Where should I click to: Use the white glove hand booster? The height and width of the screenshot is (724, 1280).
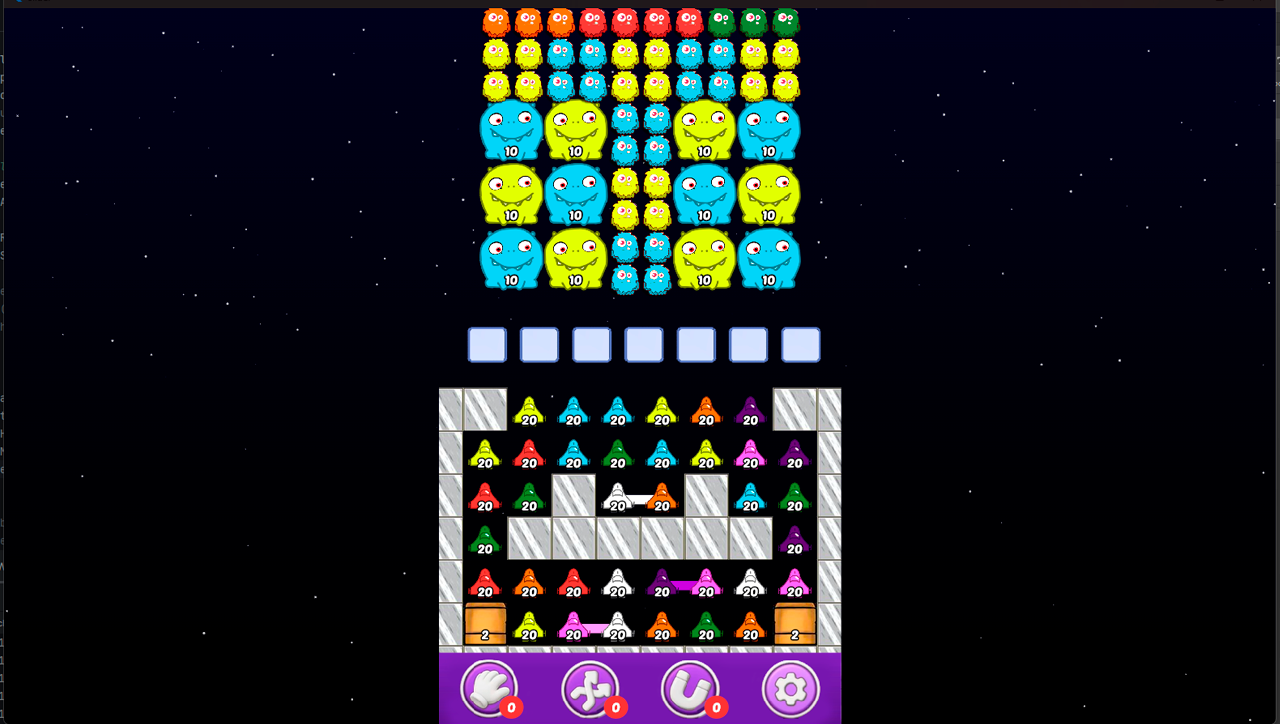(x=487, y=688)
